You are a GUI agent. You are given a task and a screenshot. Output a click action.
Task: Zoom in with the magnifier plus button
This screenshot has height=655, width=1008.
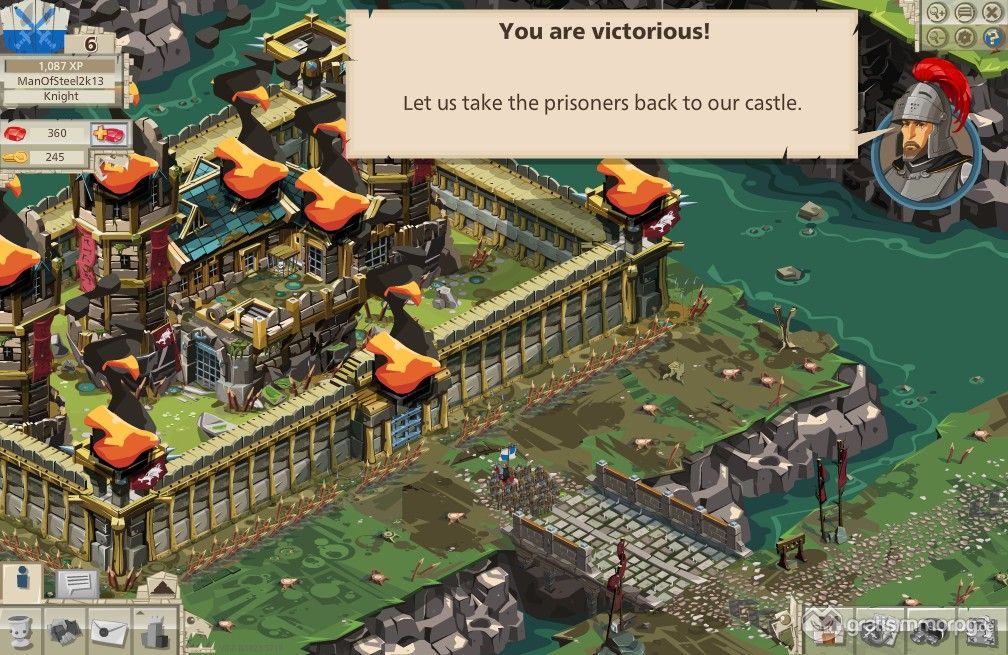938,13
